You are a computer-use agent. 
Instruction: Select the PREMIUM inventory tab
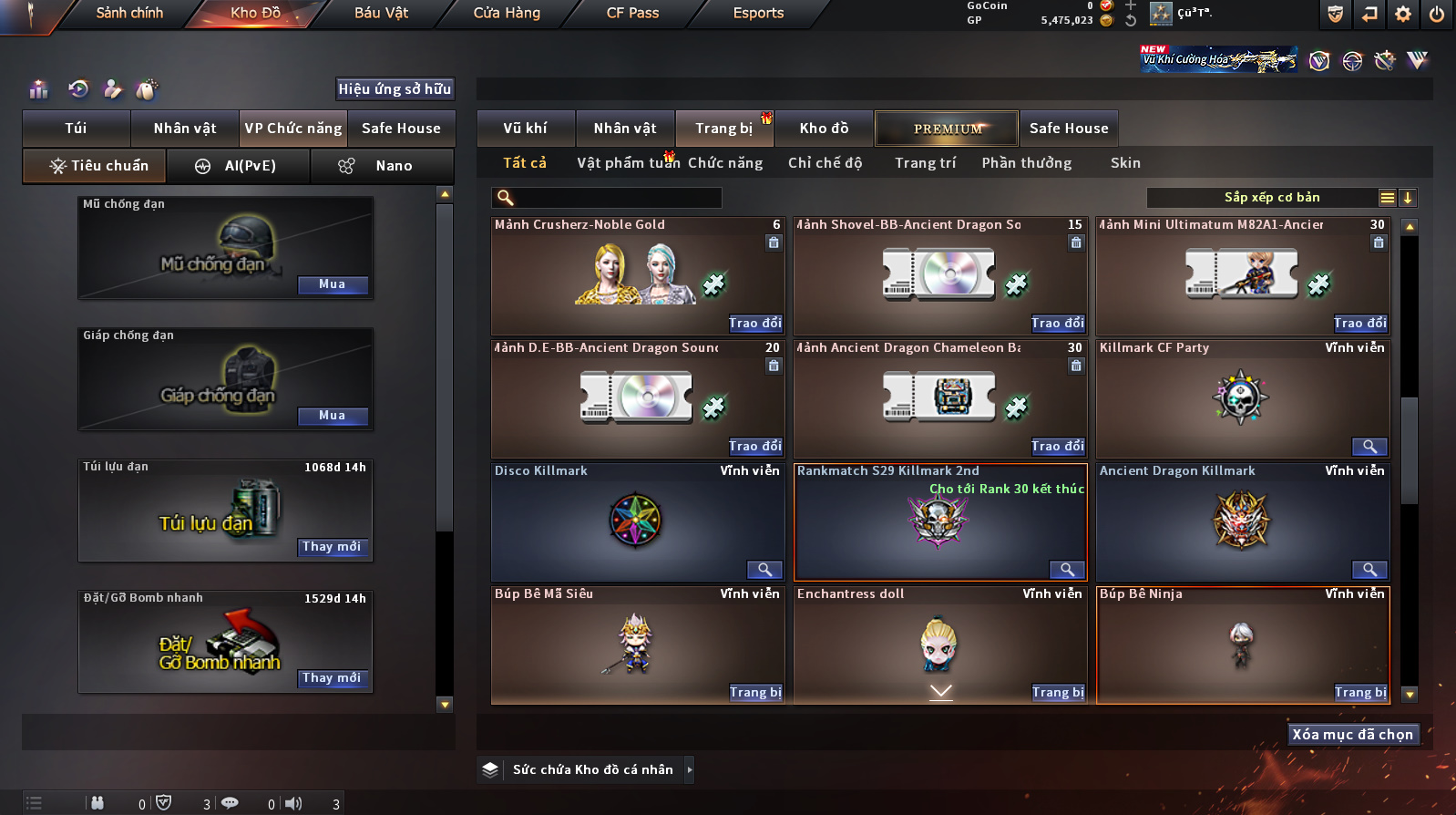[x=947, y=129]
